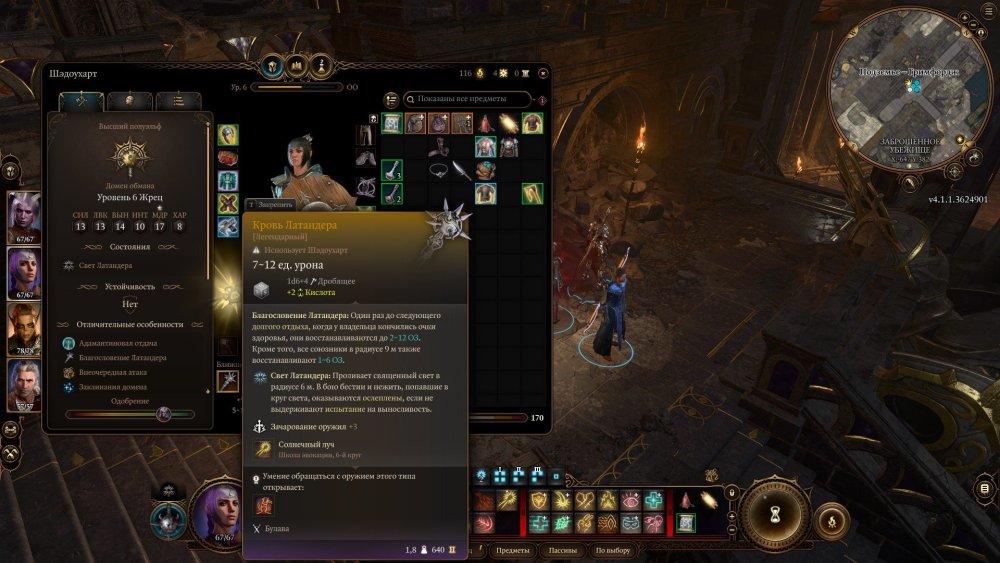Open the middle tab of the character sheet
This screenshot has height=563, width=1000.
pyautogui.click(x=129, y=101)
